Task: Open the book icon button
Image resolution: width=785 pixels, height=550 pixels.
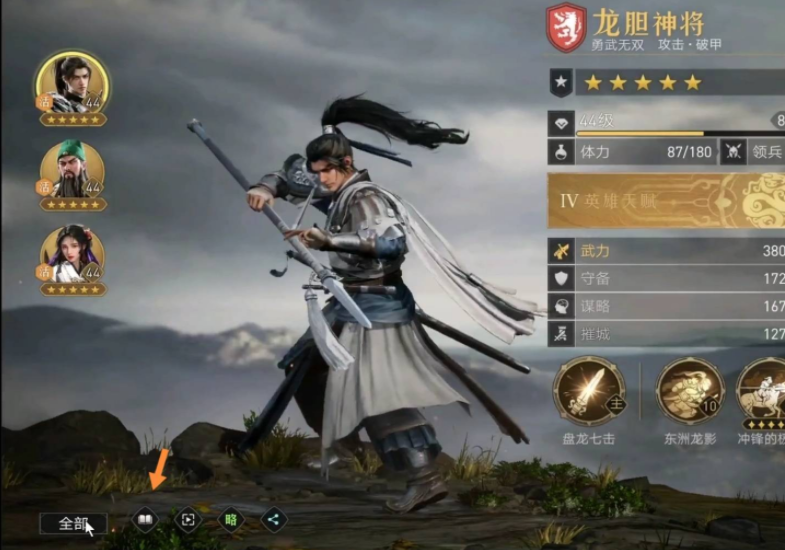Action: point(145,520)
